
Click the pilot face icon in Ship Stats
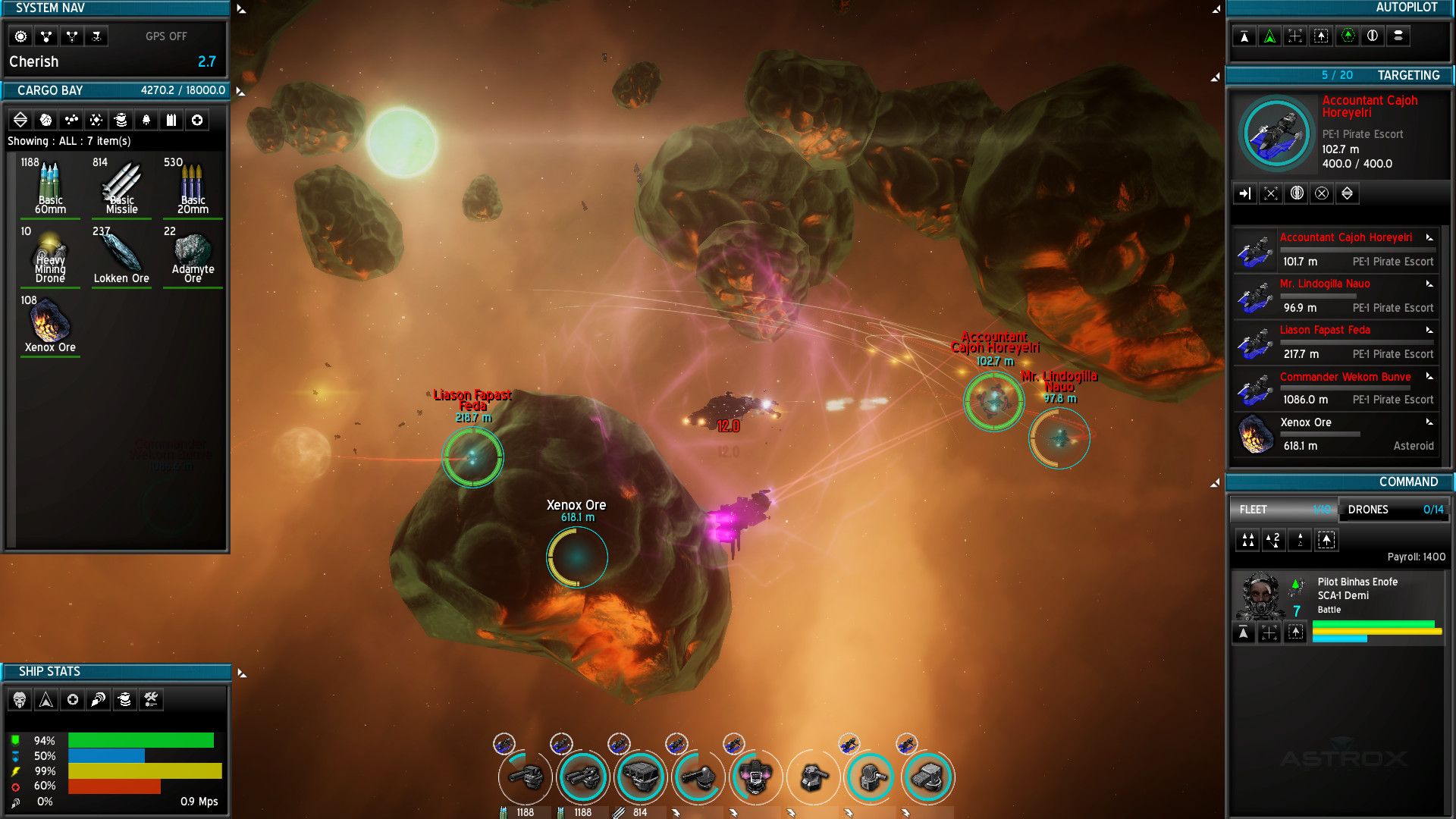pos(20,699)
